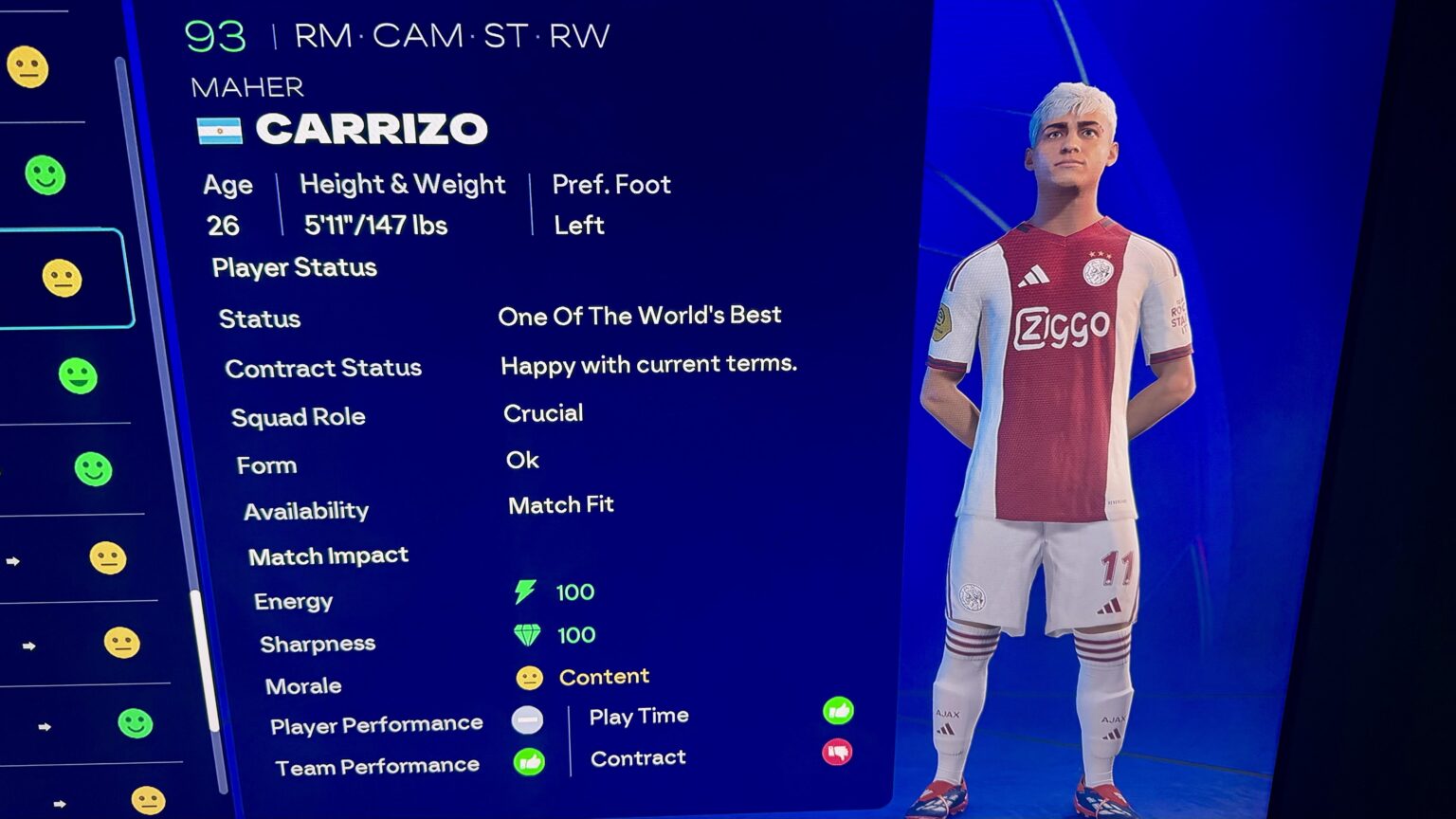Click the topmost yellow smiley in left sidebar
This screenshot has width=1456, height=819.
coord(29,68)
